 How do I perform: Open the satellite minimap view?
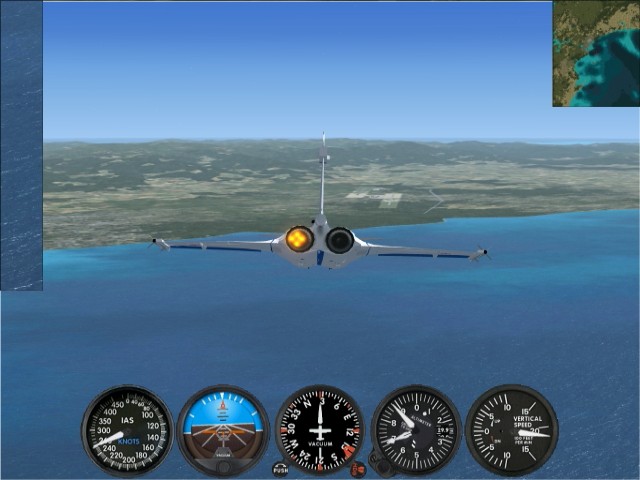pyautogui.click(x=596, y=53)
